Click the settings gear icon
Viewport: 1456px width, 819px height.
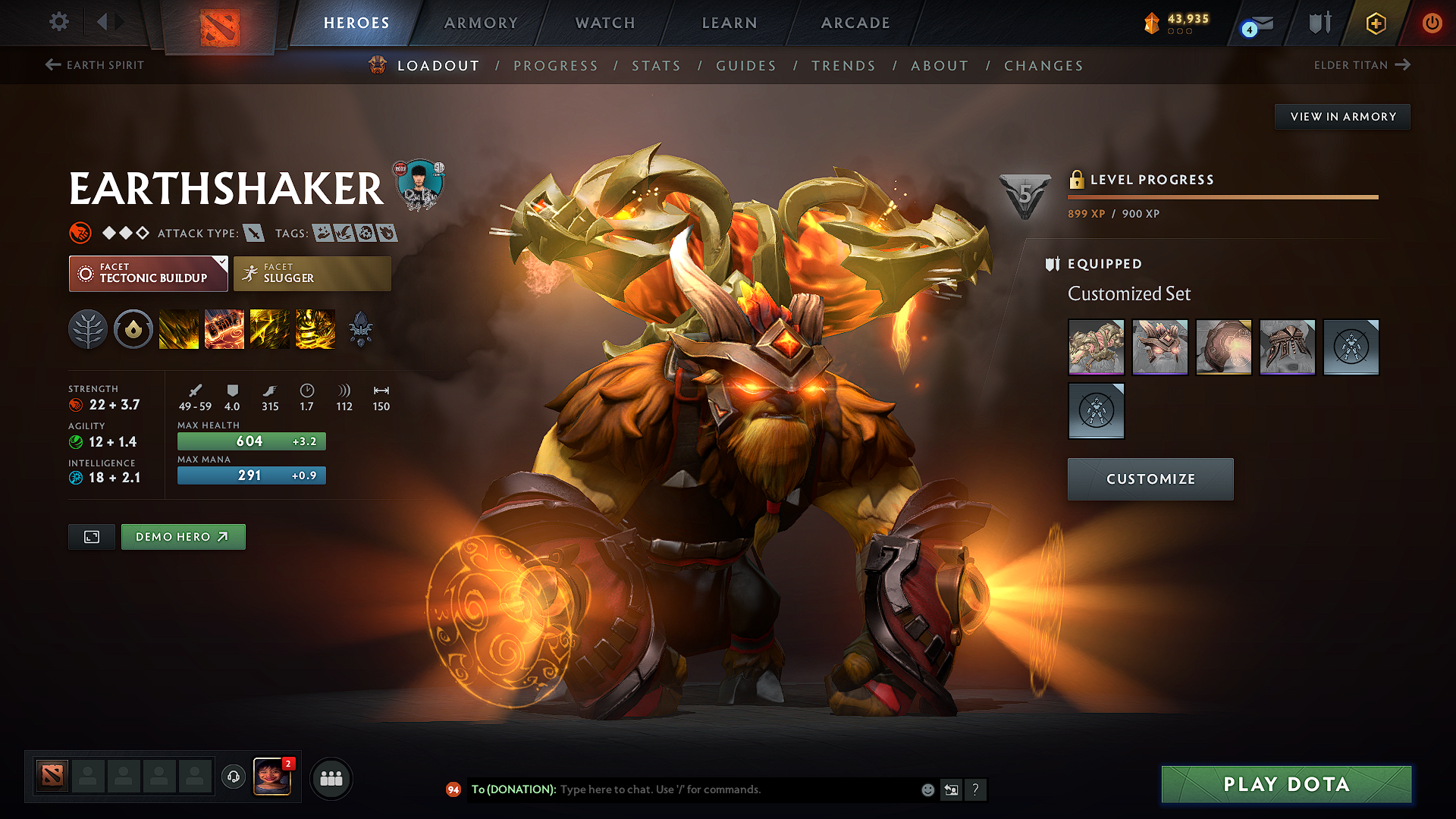[58, 23]
